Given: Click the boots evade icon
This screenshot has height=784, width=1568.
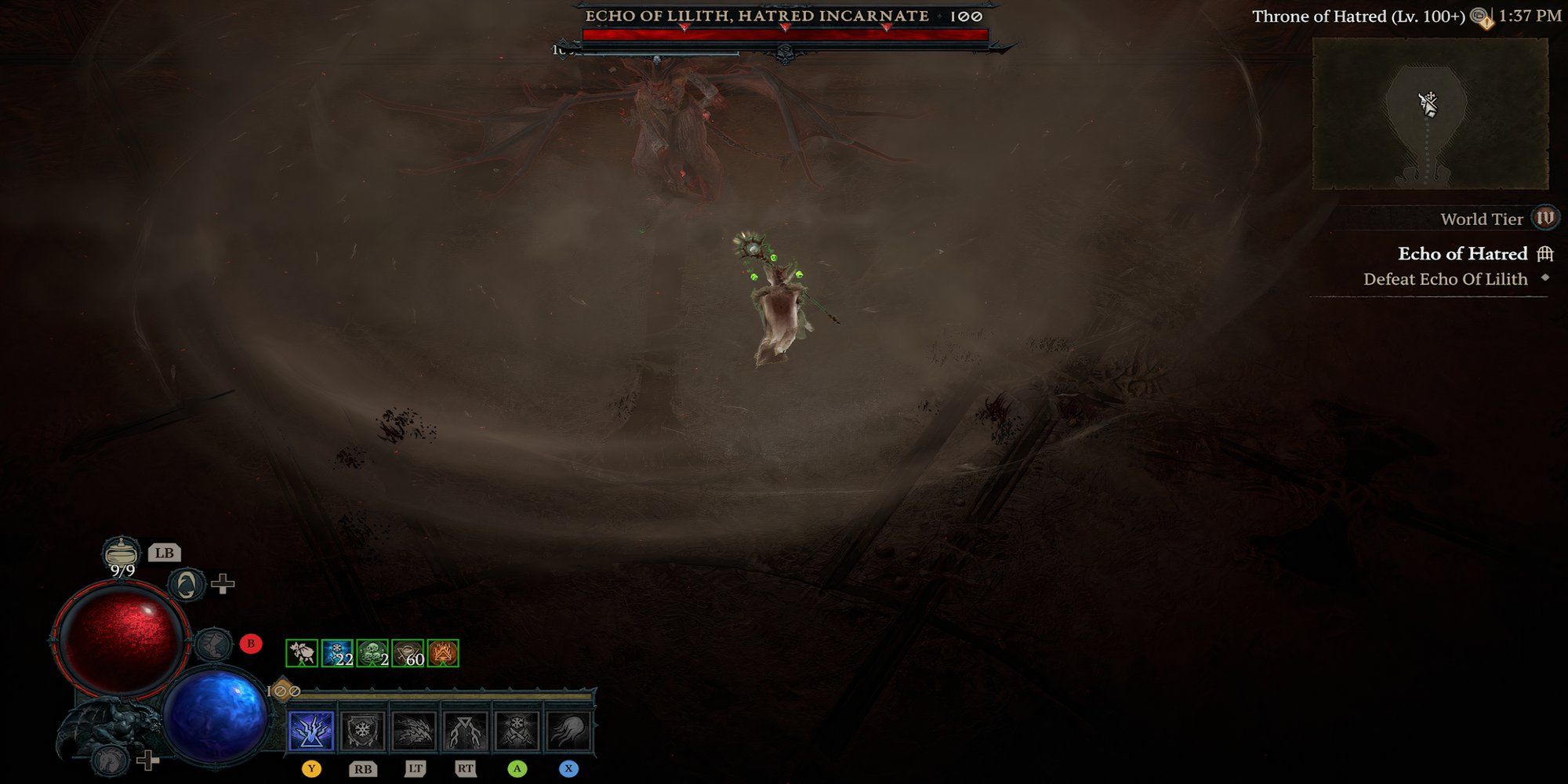Looking at the screenshot, I should click(x=211, y=644).
